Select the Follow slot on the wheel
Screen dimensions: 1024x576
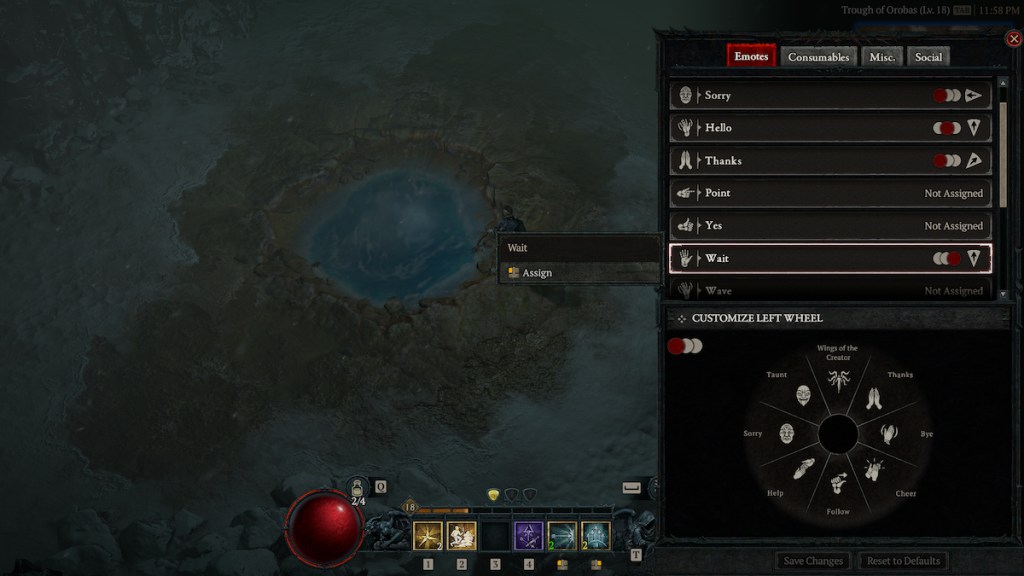[838, 487]
